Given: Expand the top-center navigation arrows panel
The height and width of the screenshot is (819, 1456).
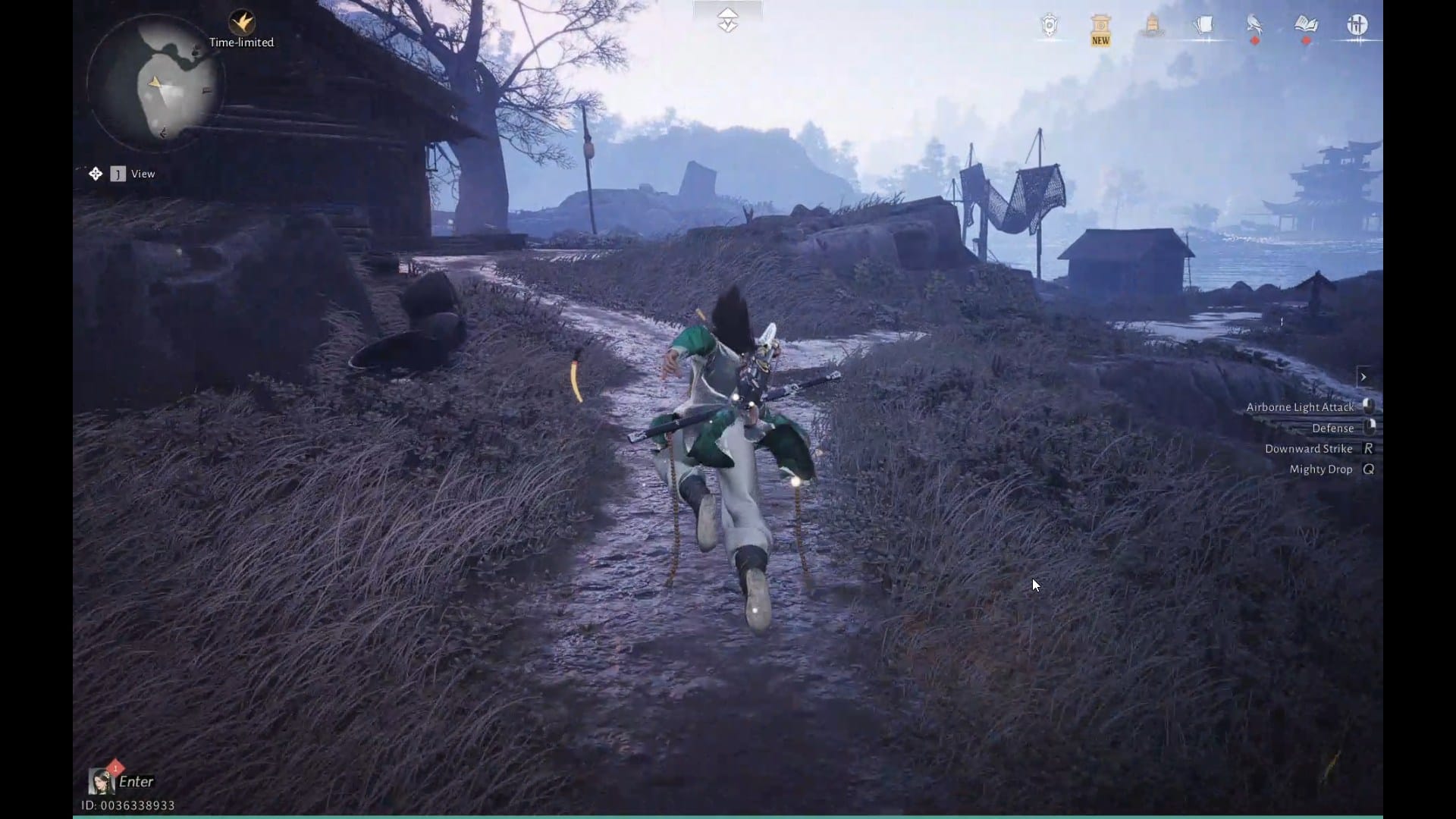Looking at the screenshot, I should 727,18.
